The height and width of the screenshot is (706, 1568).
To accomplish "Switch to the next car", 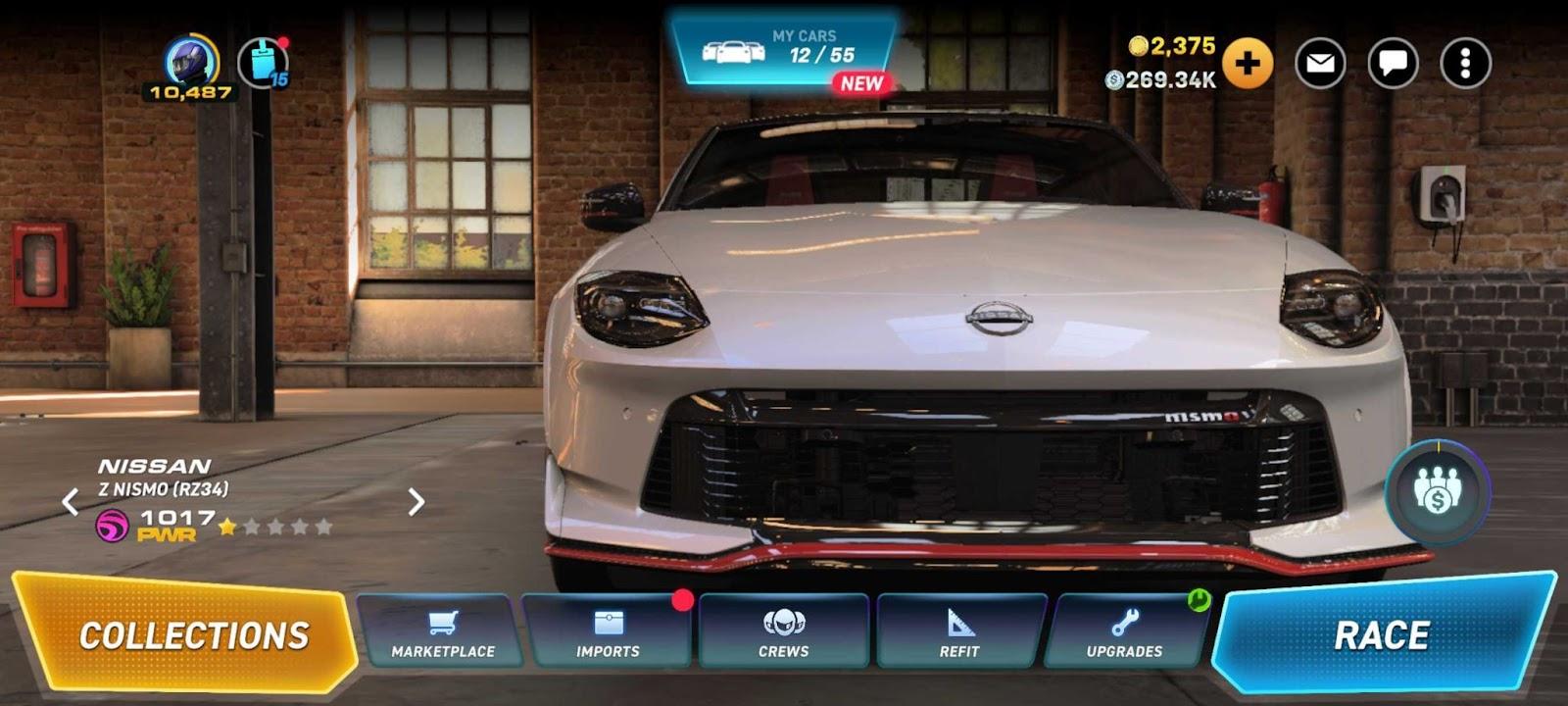I will 416,502.
